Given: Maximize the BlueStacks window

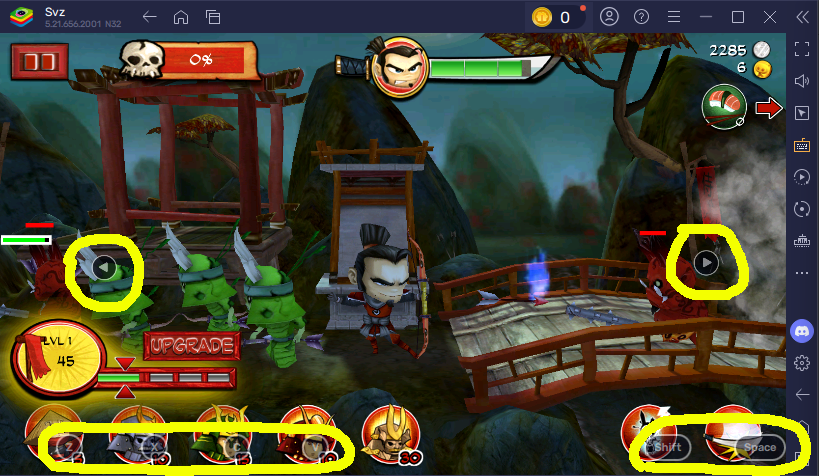Looking at the screenshot, I should [x=738, y=17].
